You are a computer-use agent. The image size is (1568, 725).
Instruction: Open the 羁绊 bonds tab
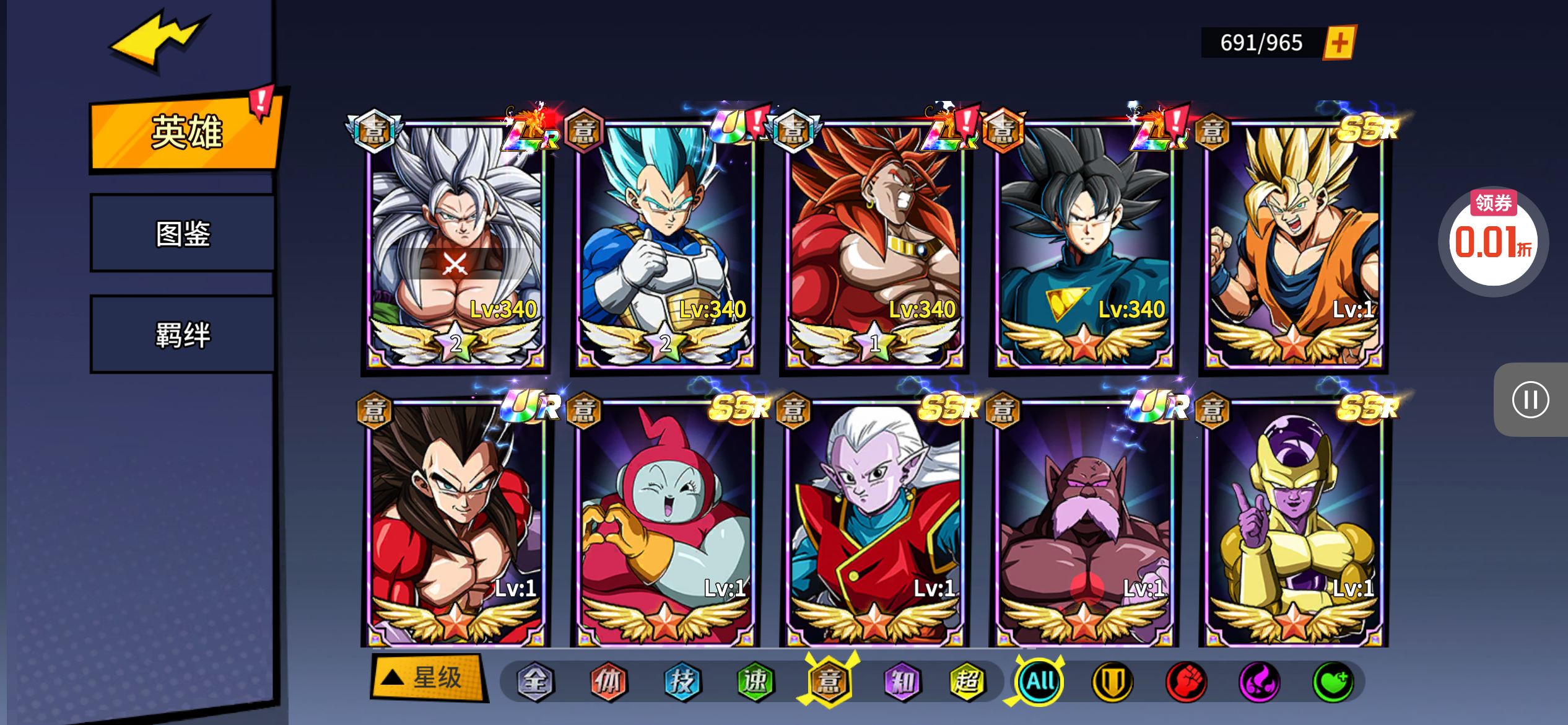click(x=183, y=335)
